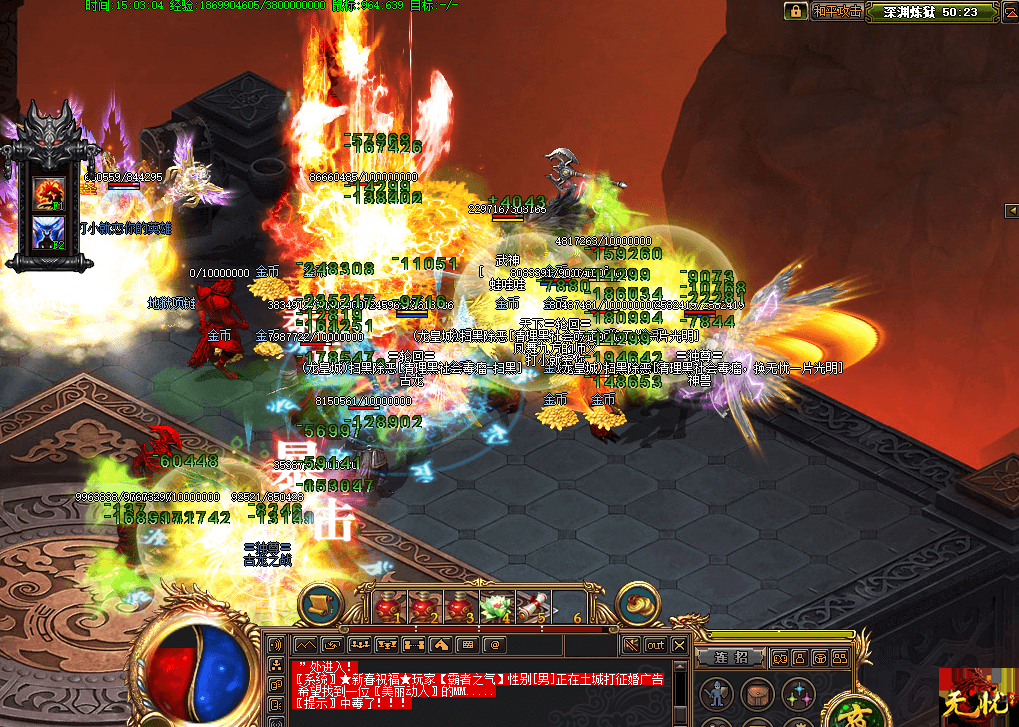Open the character figure icon

pyautogui.click(x=715, y=693)
